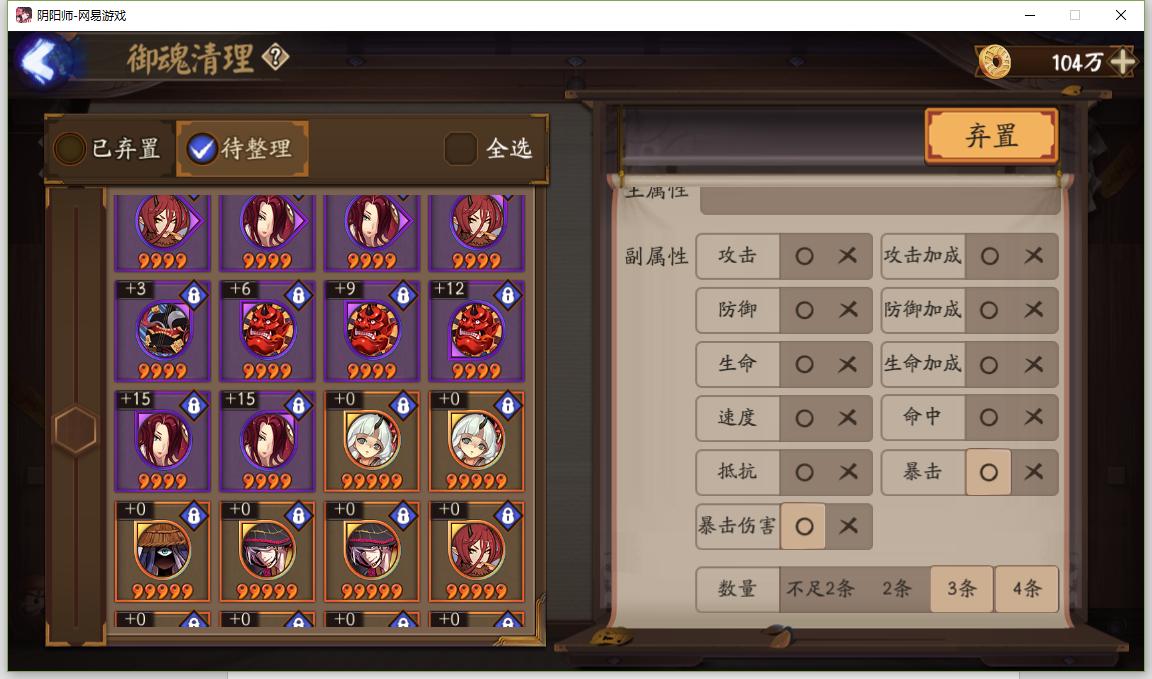Open the help question mark icon

click(x=275, y=58)
